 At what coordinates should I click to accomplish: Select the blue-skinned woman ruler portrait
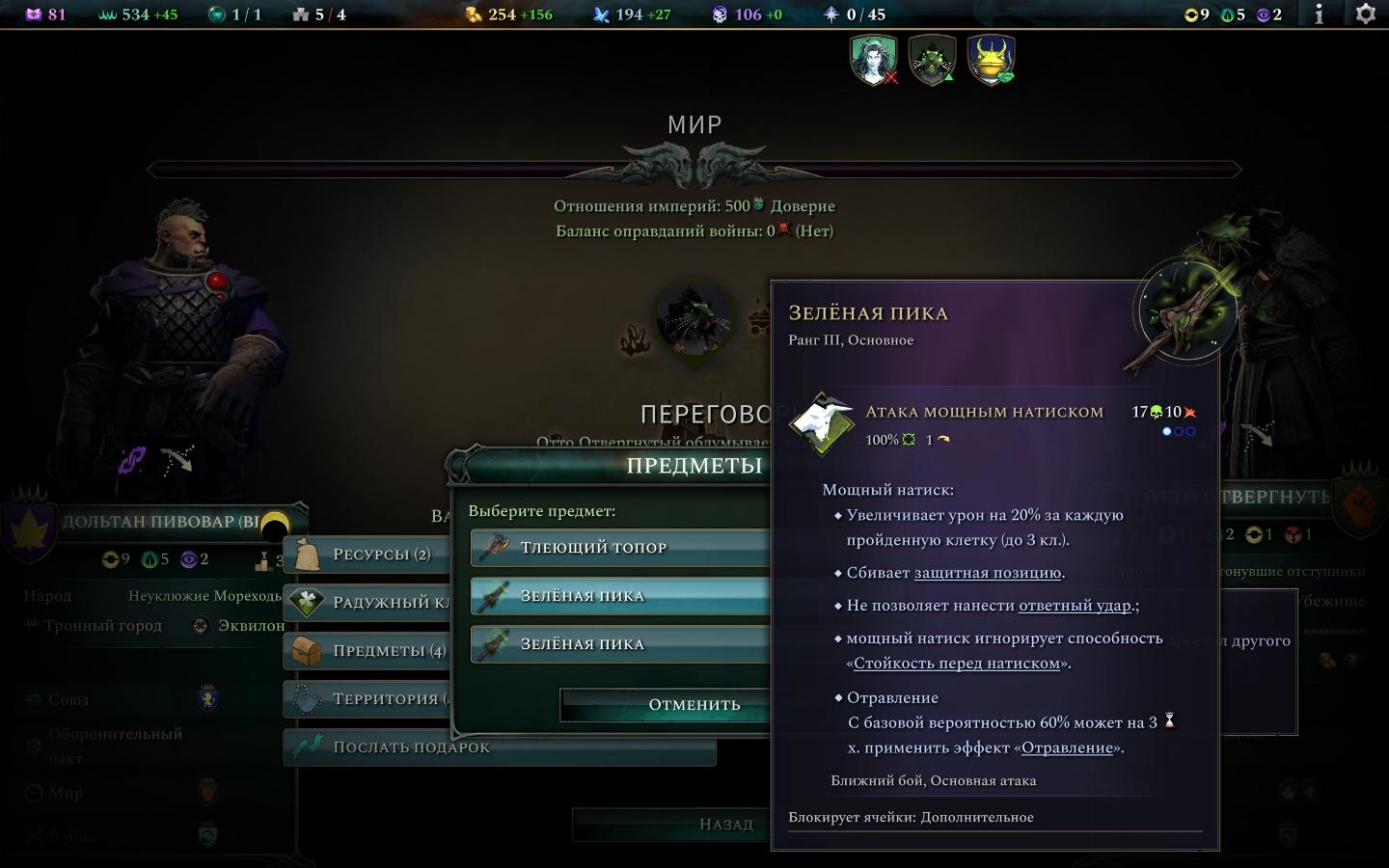coord(874,60)
